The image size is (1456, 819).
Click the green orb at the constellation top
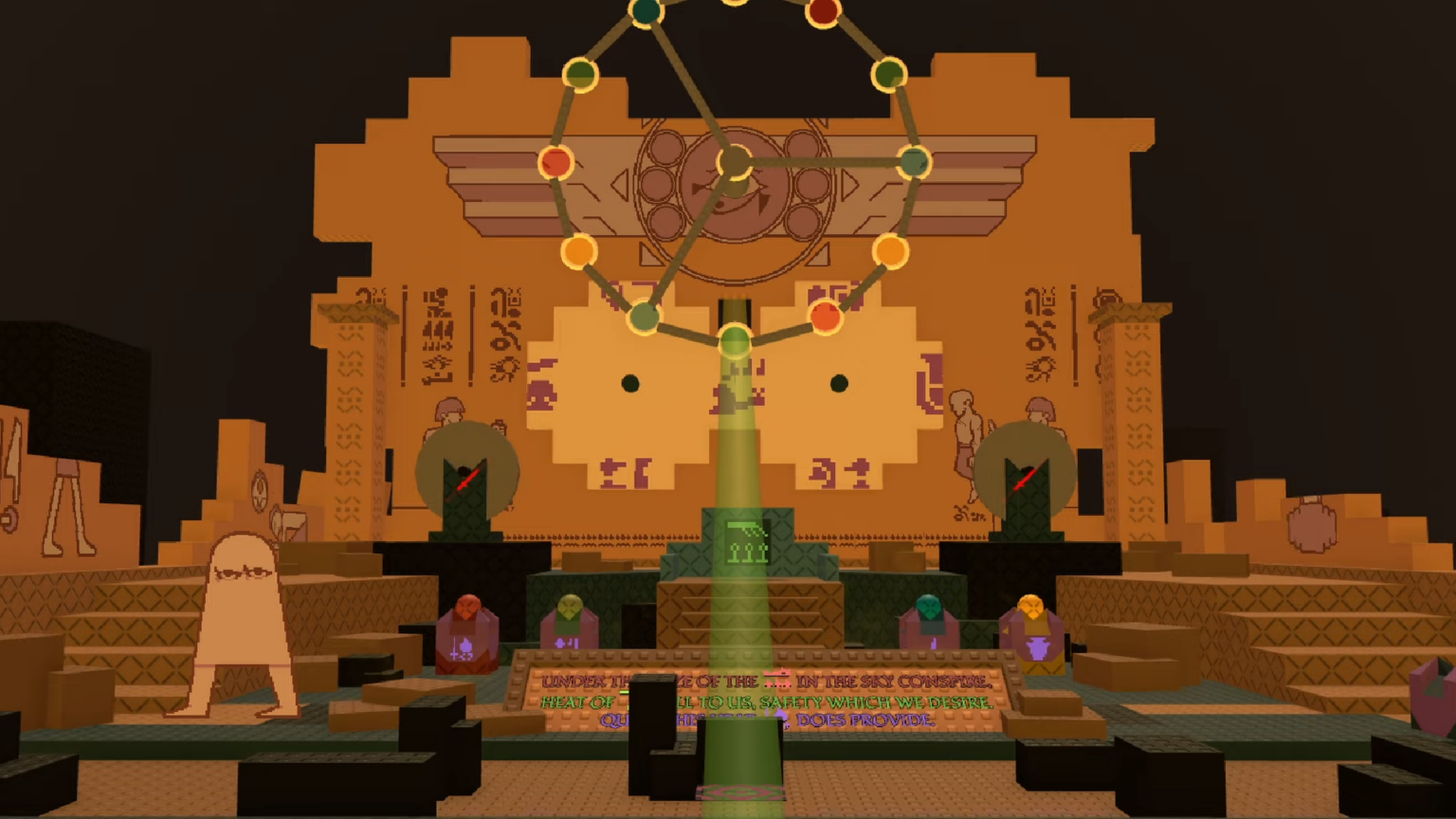coord(646,13)
